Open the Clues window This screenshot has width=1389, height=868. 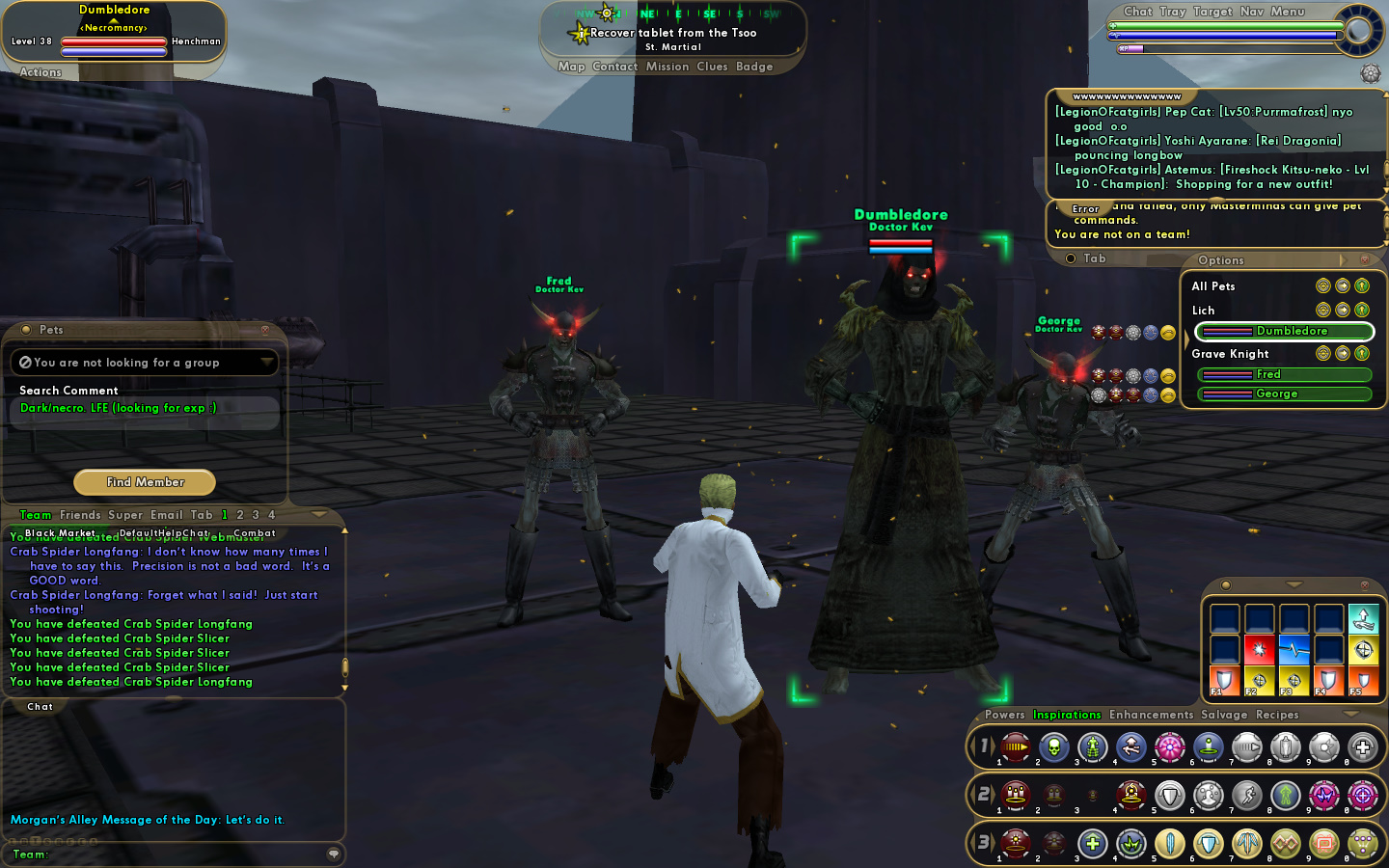(x=712, y=67)
